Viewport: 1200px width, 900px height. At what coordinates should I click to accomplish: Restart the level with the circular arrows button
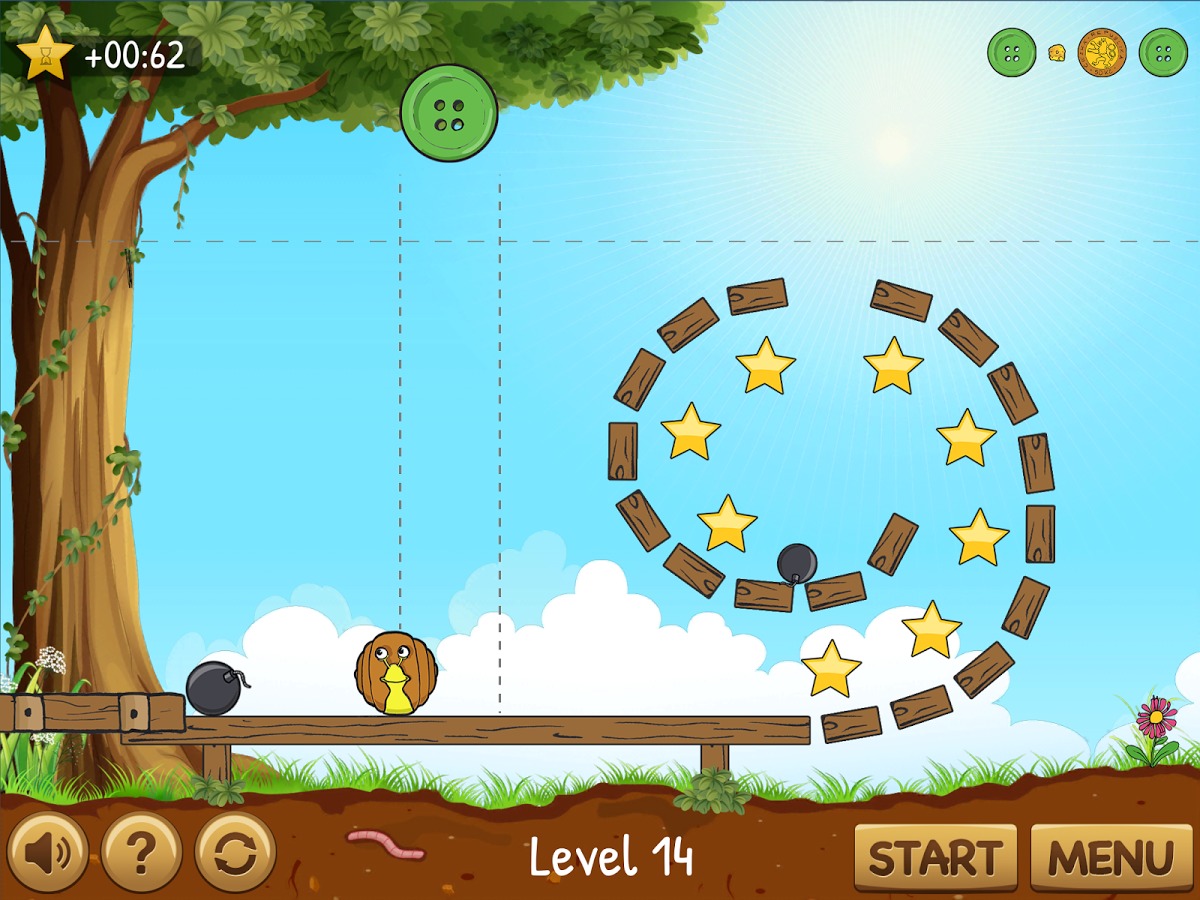pos(236,853)
